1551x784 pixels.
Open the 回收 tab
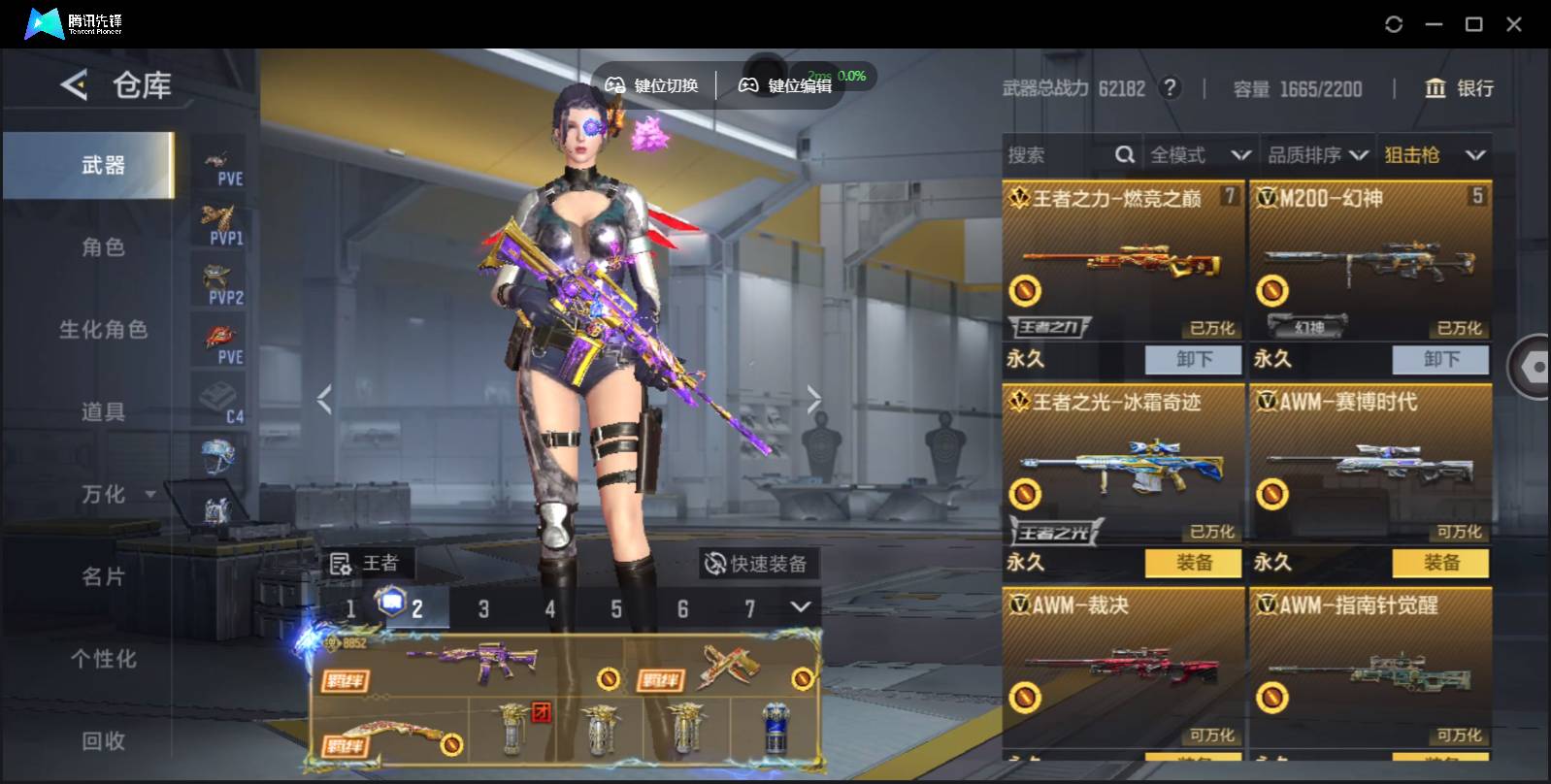click(x=103, y=741)
